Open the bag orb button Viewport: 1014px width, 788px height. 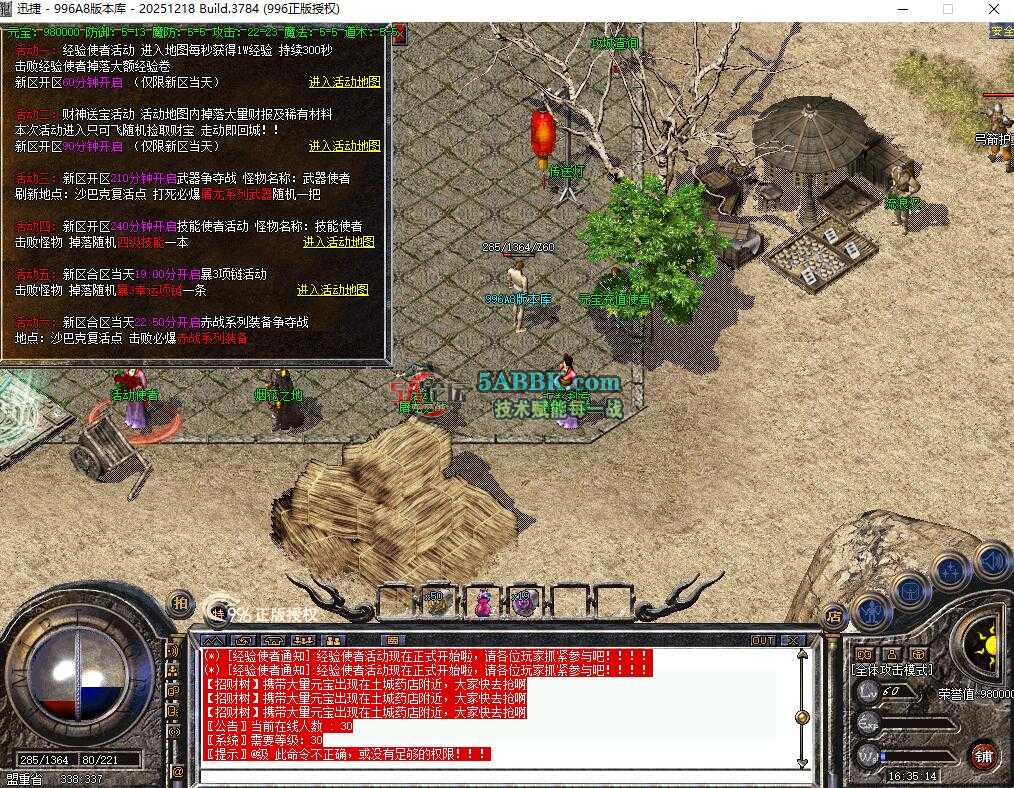(x=911, y=590)
